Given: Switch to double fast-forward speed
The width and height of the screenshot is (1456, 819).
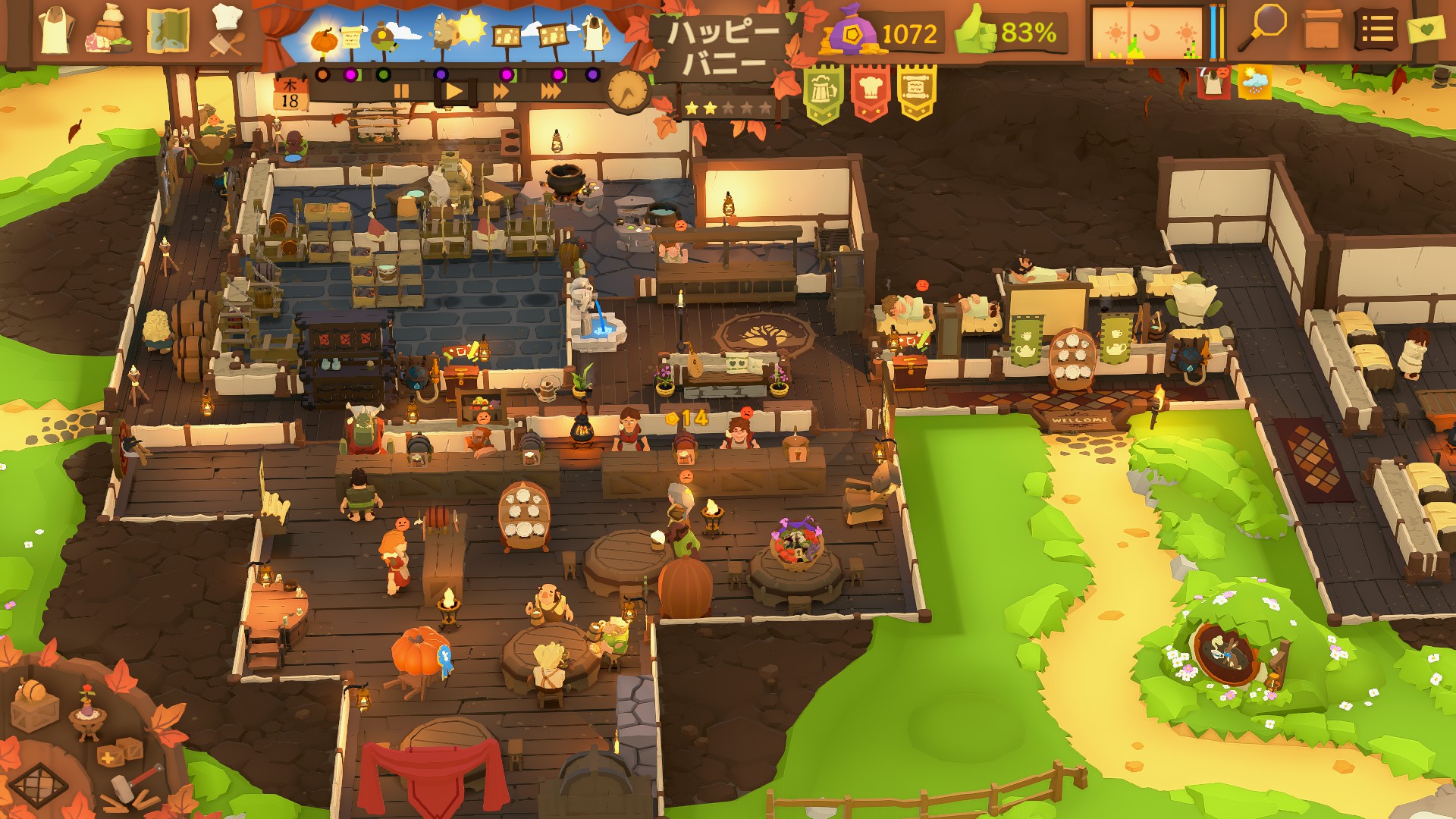Looking at the screenshot, I should [501, 92].
